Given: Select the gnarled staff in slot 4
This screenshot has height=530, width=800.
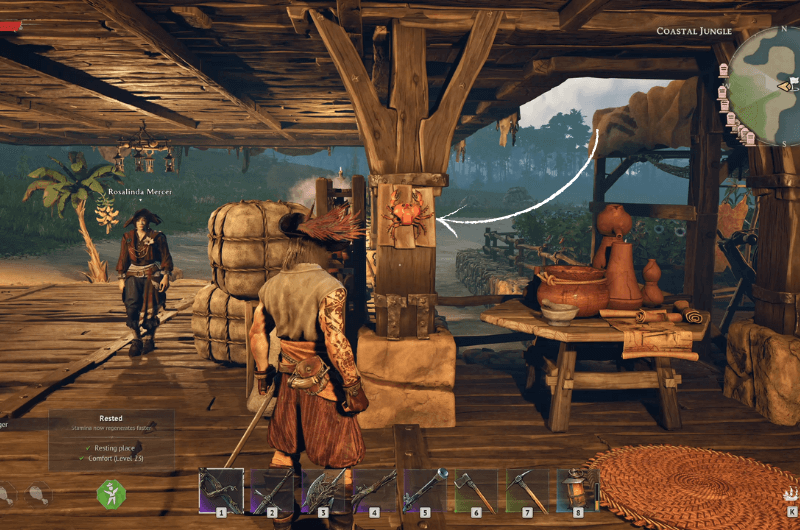Looking at the screenshot, I should pos(376,491).
